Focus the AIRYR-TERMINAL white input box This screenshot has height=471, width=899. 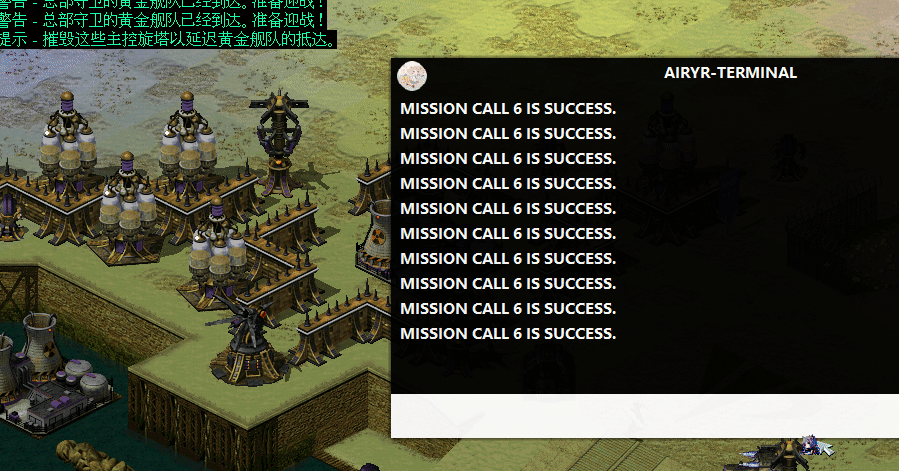[x=644, y=416]
